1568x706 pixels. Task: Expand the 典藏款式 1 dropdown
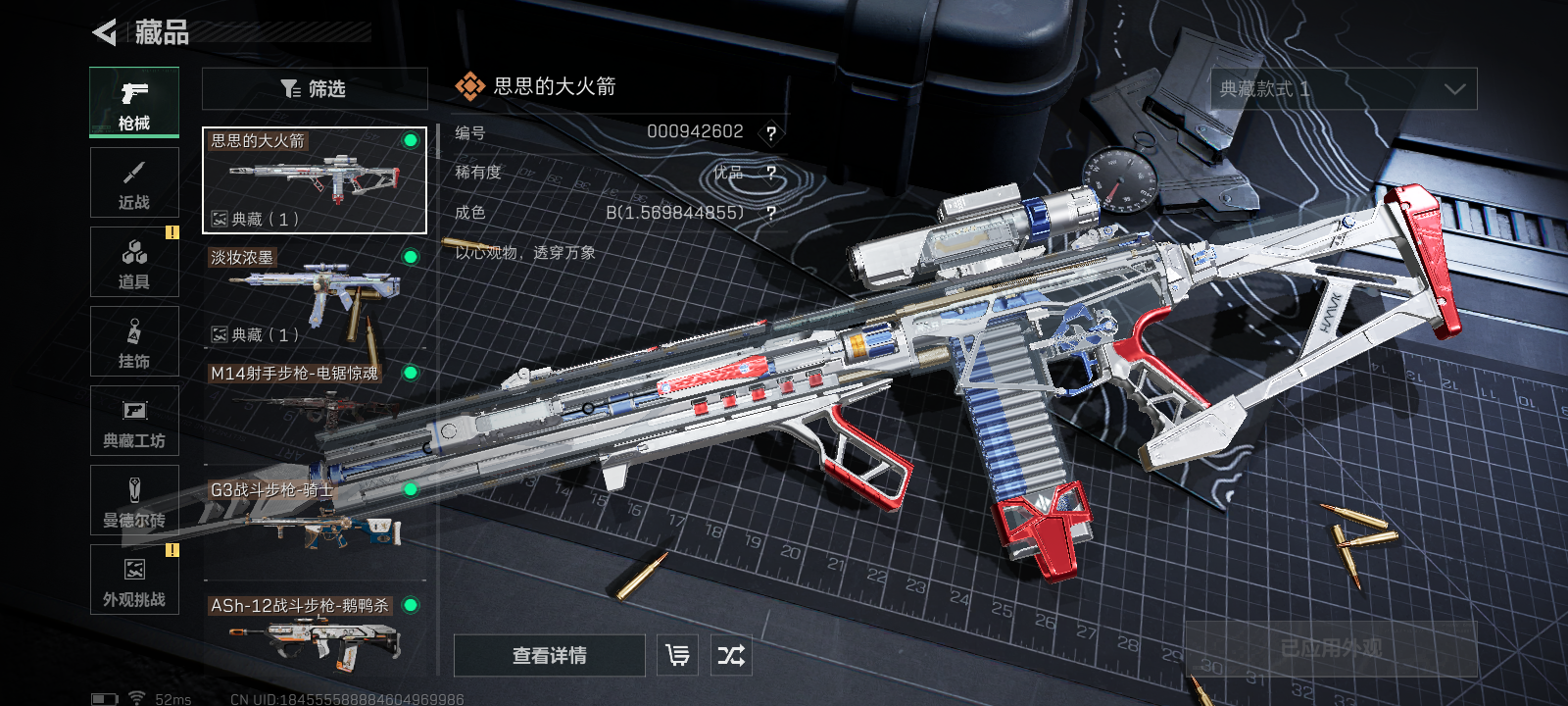(1344, 89)
